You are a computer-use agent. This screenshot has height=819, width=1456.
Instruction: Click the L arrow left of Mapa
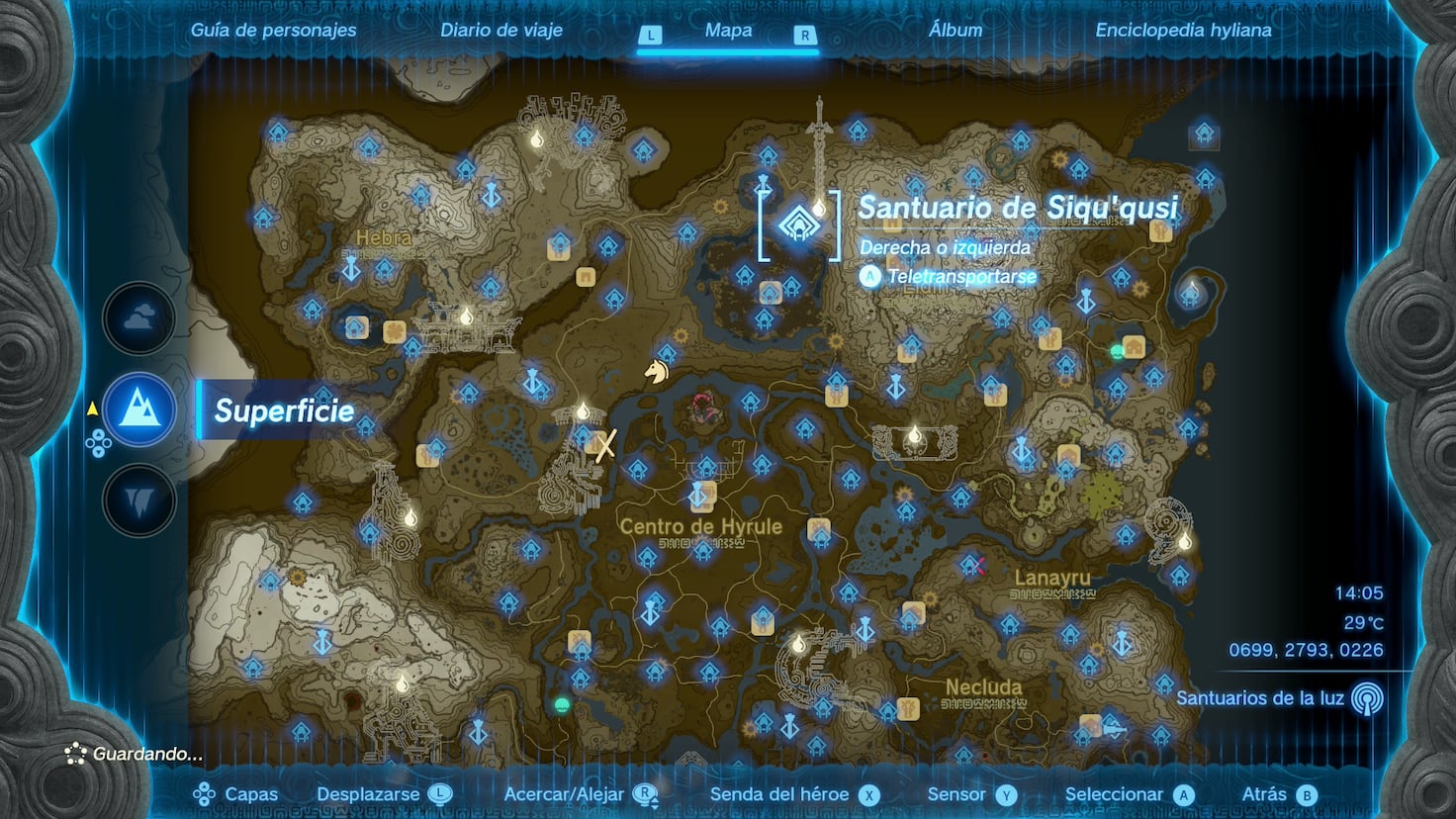point(650,33)
